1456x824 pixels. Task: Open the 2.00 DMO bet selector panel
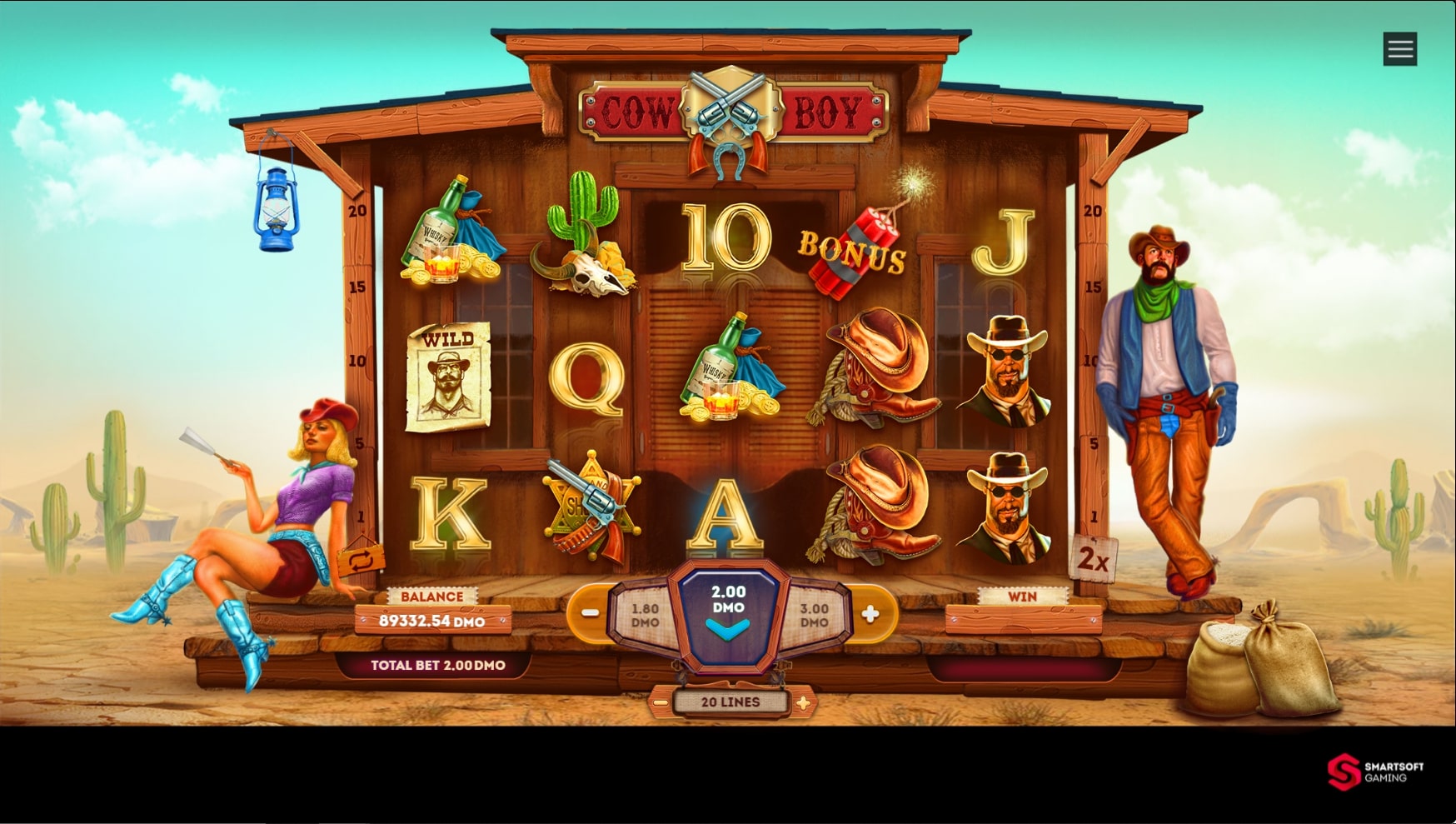pos(729,608)
